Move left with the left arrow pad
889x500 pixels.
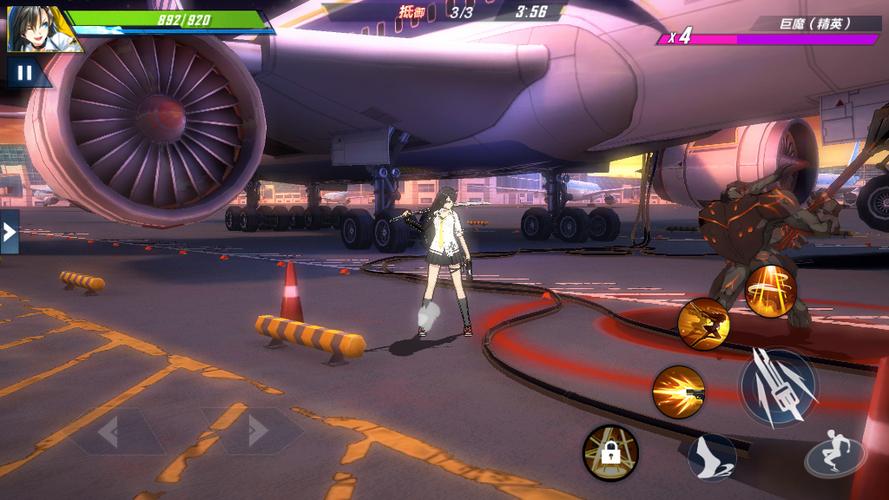coord(109,432)
